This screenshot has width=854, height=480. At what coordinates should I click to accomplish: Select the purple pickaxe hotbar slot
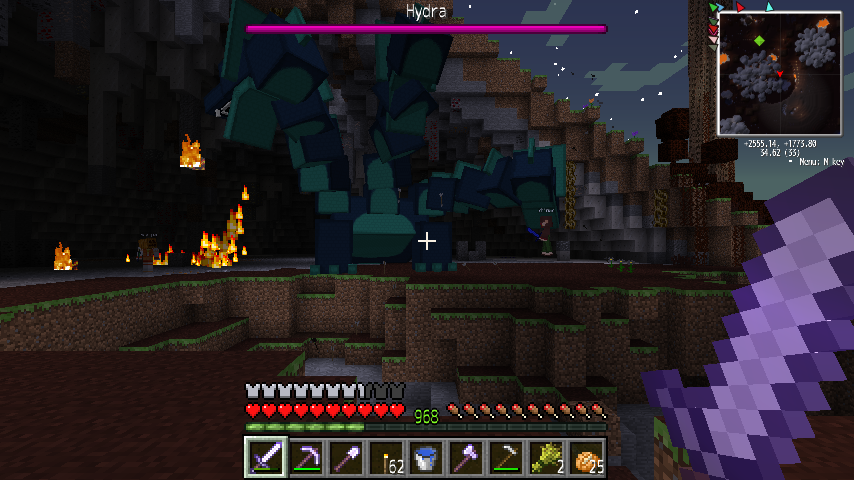coord(306,458)
